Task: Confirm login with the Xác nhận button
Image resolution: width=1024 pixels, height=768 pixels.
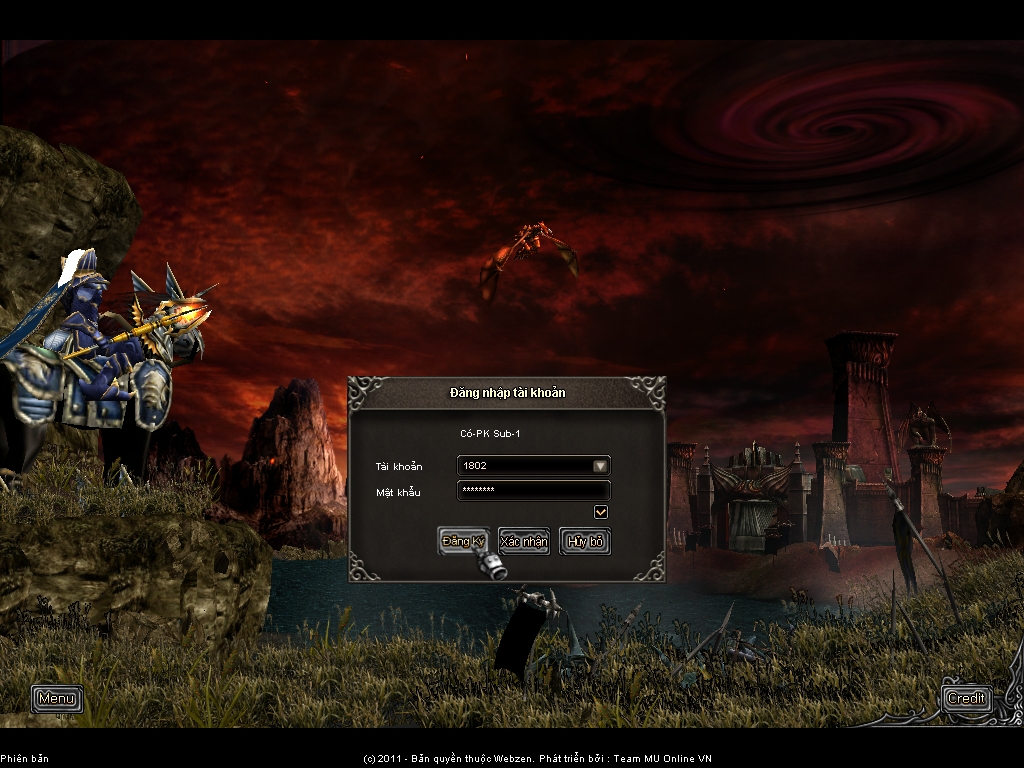Action: coord(524,541)
